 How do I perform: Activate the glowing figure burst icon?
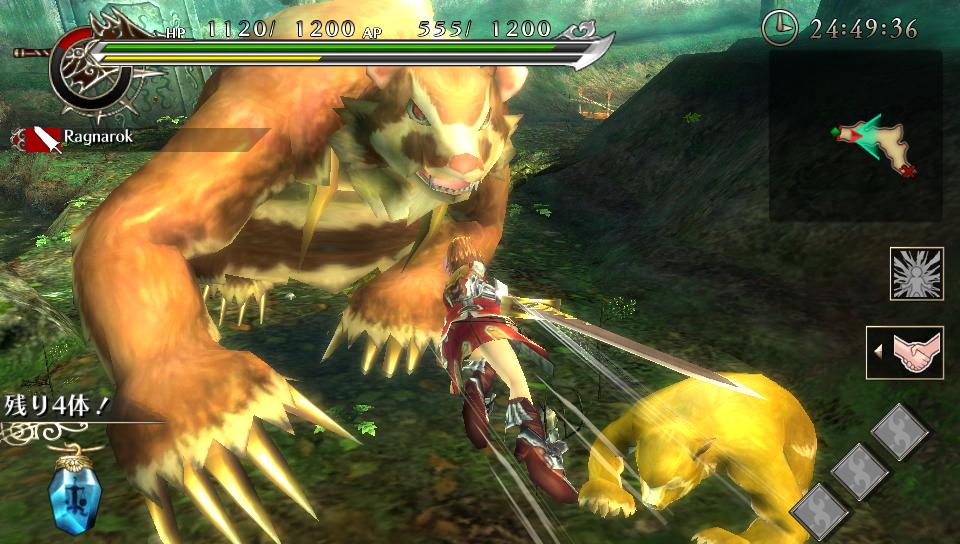[x=916, y=273]
